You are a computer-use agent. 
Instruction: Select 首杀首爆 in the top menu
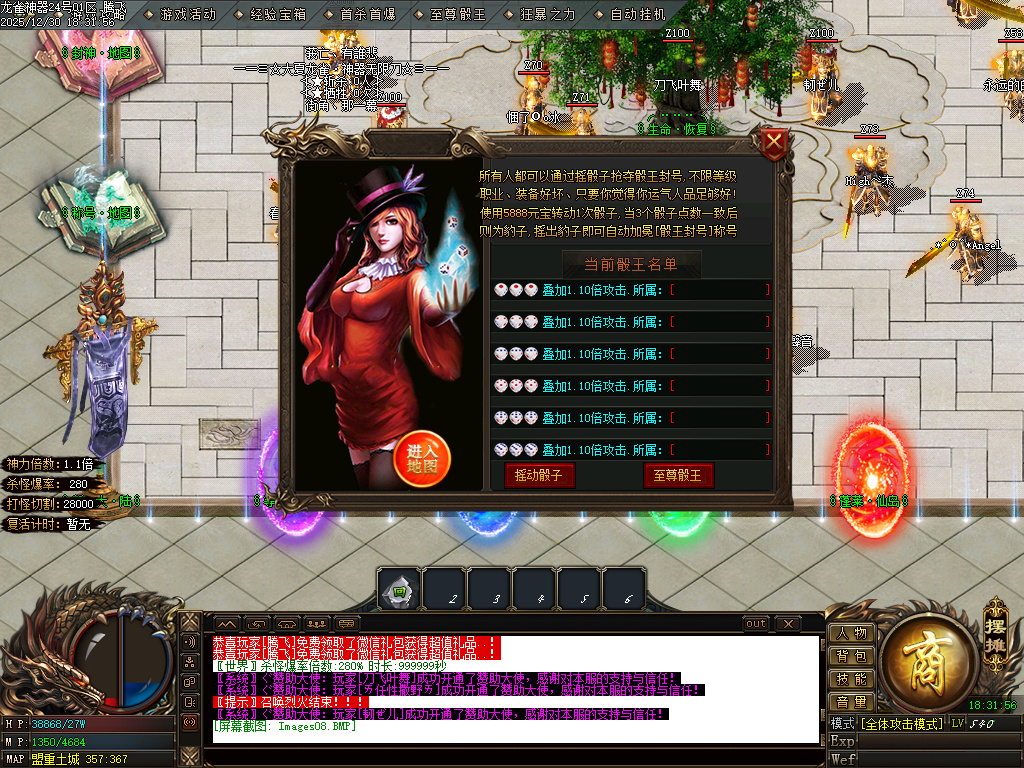point(367,15)
